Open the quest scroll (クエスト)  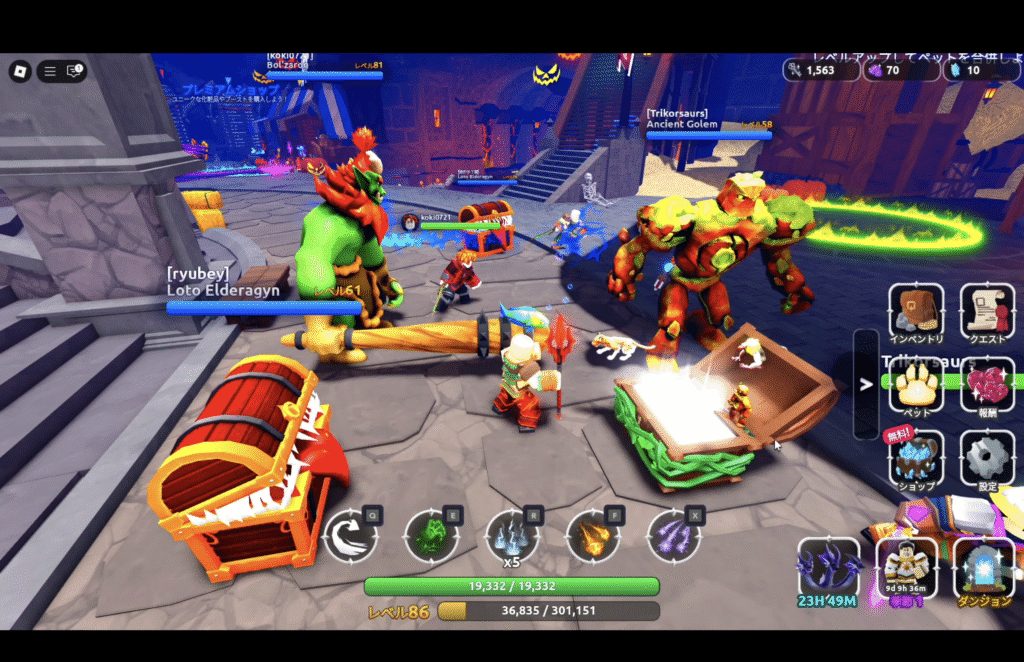pos(987,310)
